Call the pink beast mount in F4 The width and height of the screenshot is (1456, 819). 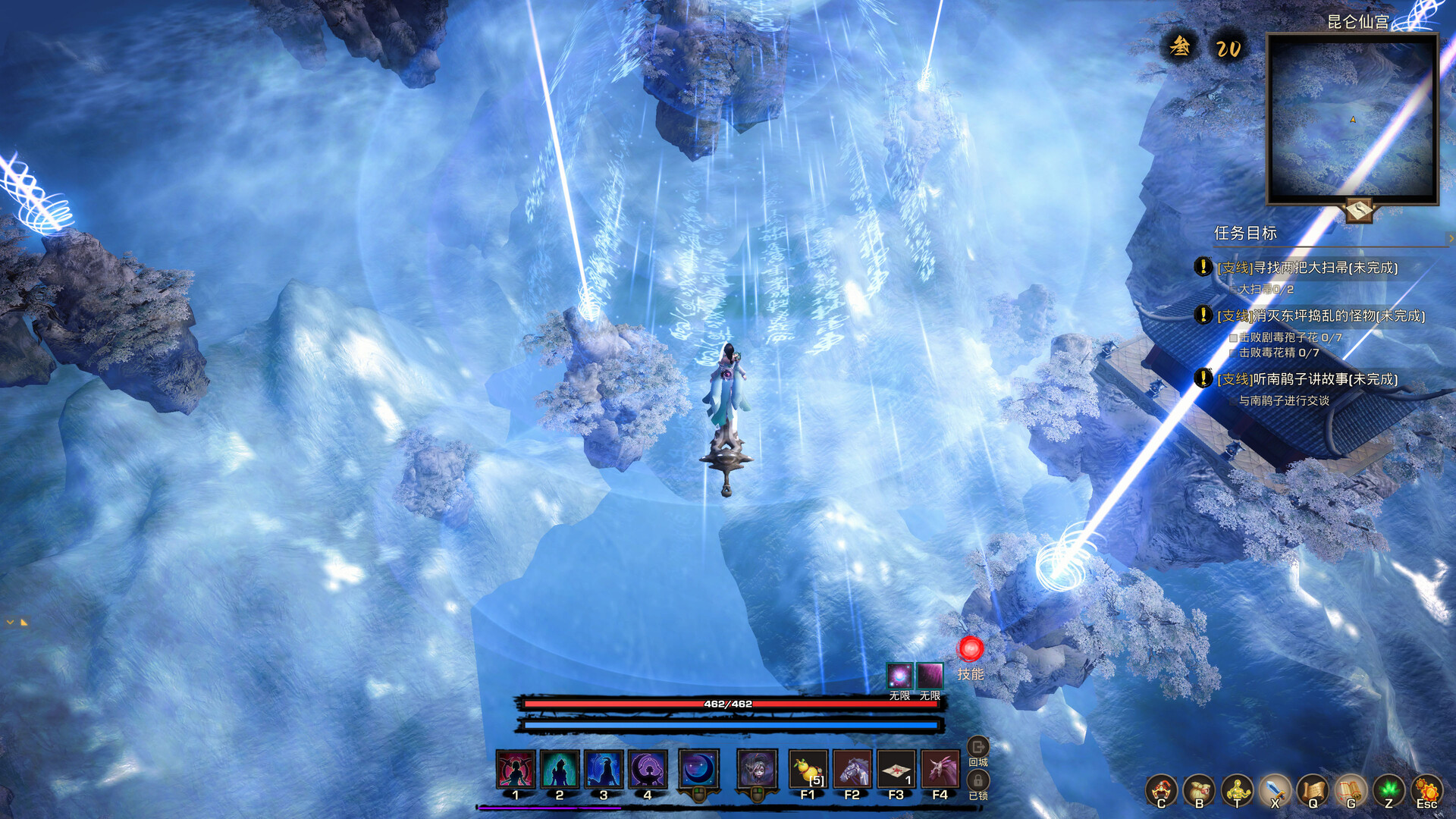[x=940, y=770]
